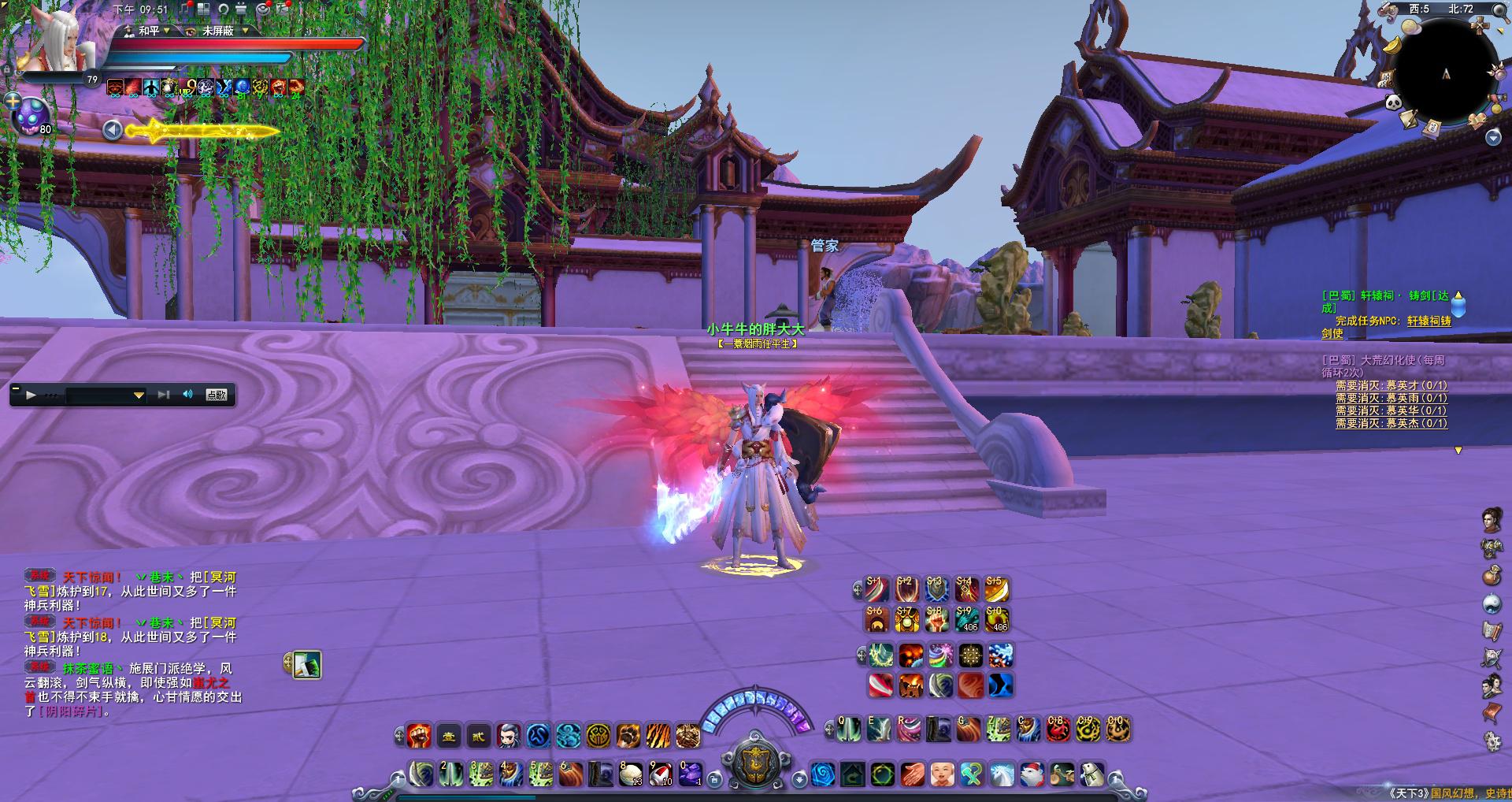Activate the S+3 shield skill

(936, 589)
